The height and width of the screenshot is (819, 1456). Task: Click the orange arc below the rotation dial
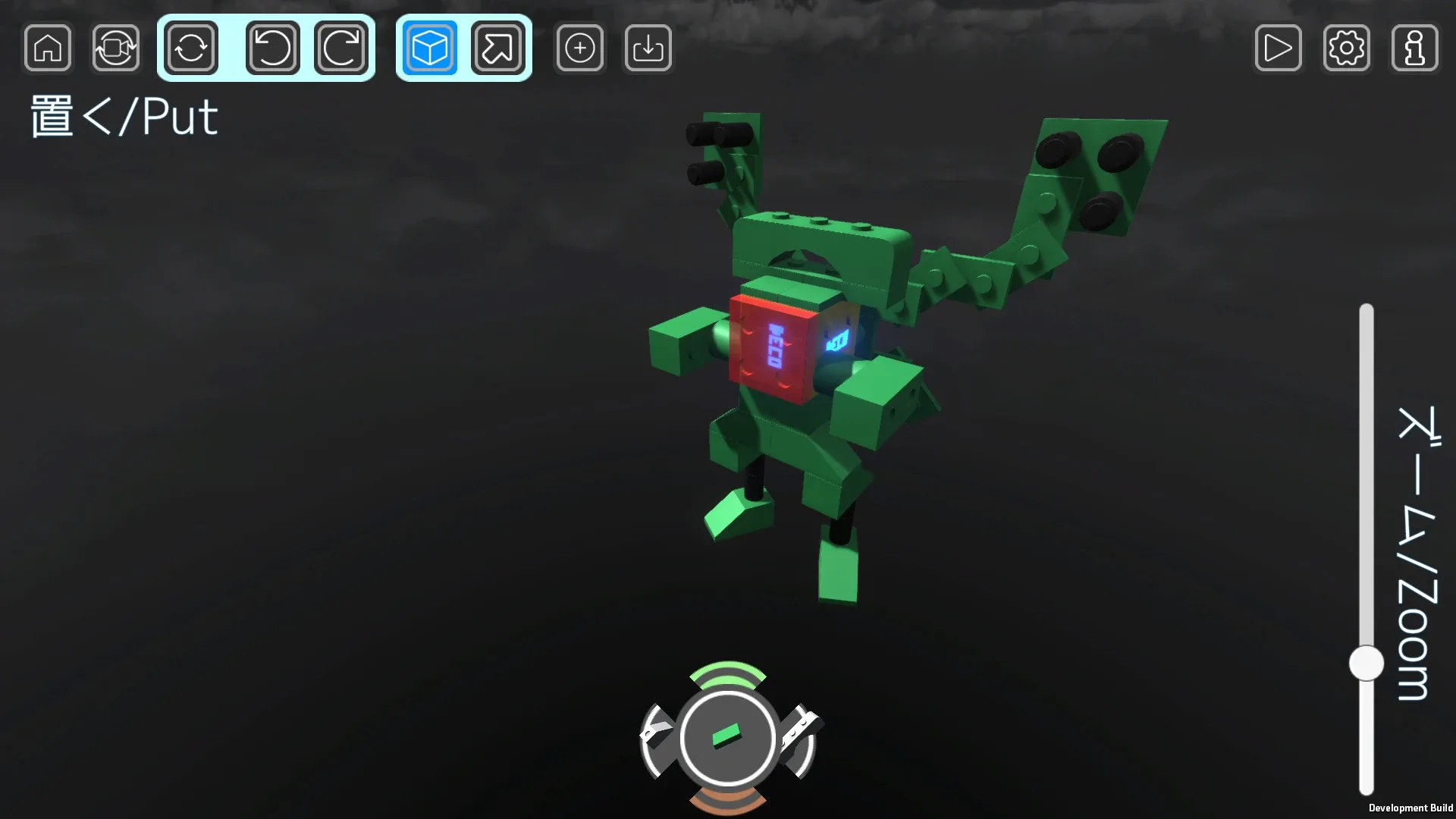728,800
